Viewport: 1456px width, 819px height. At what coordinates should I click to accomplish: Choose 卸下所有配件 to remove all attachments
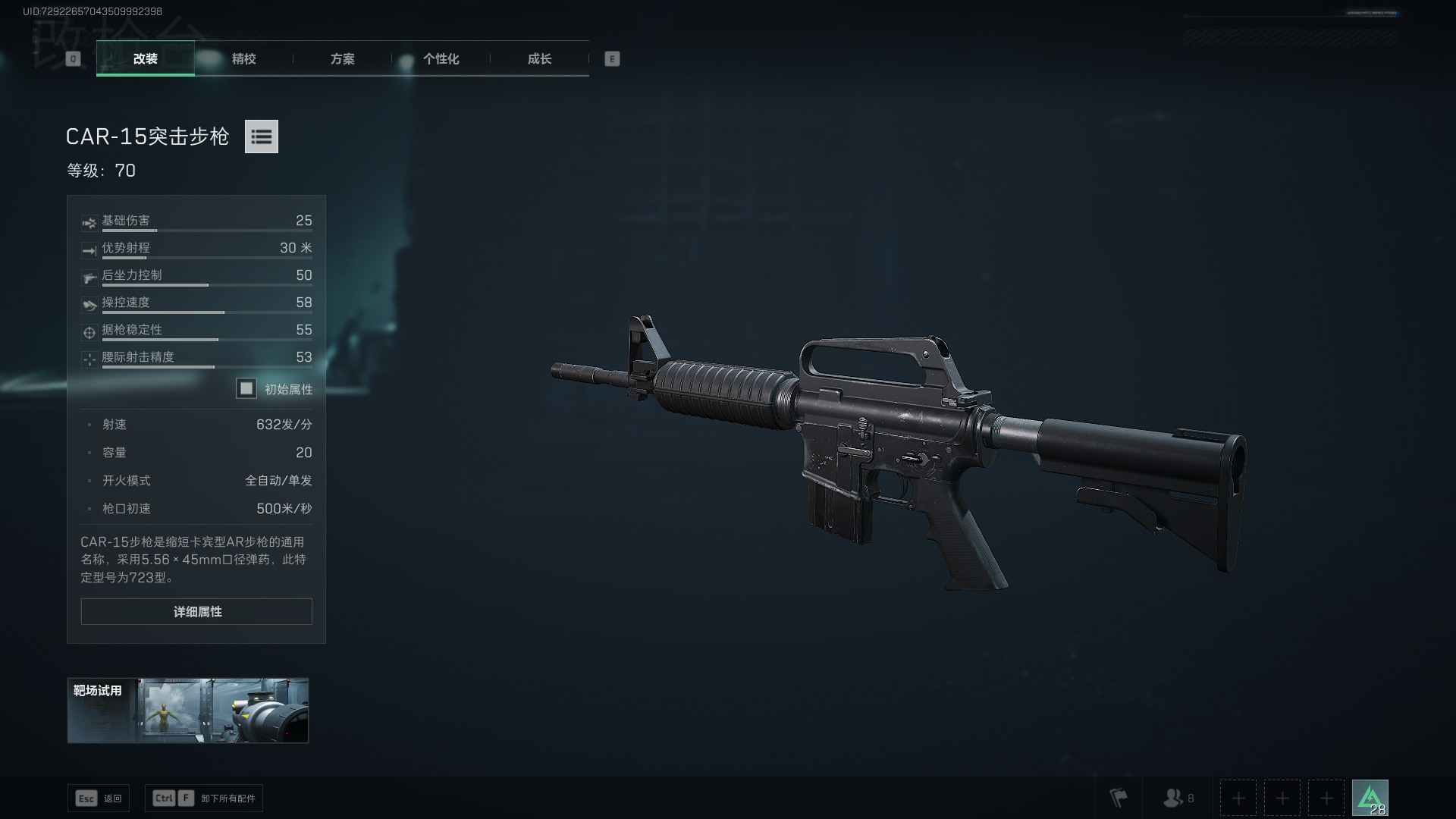[204, 799]
